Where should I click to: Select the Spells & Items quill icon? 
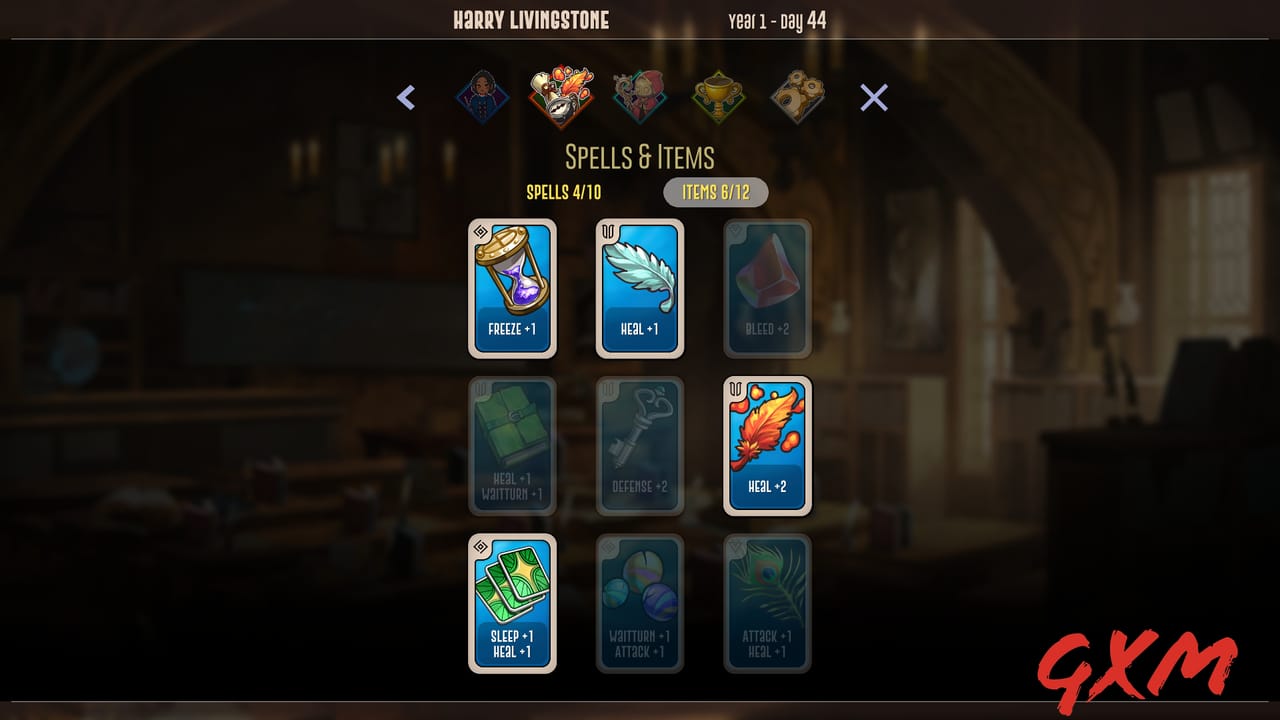pyautogui.click(x=561, y=95)
